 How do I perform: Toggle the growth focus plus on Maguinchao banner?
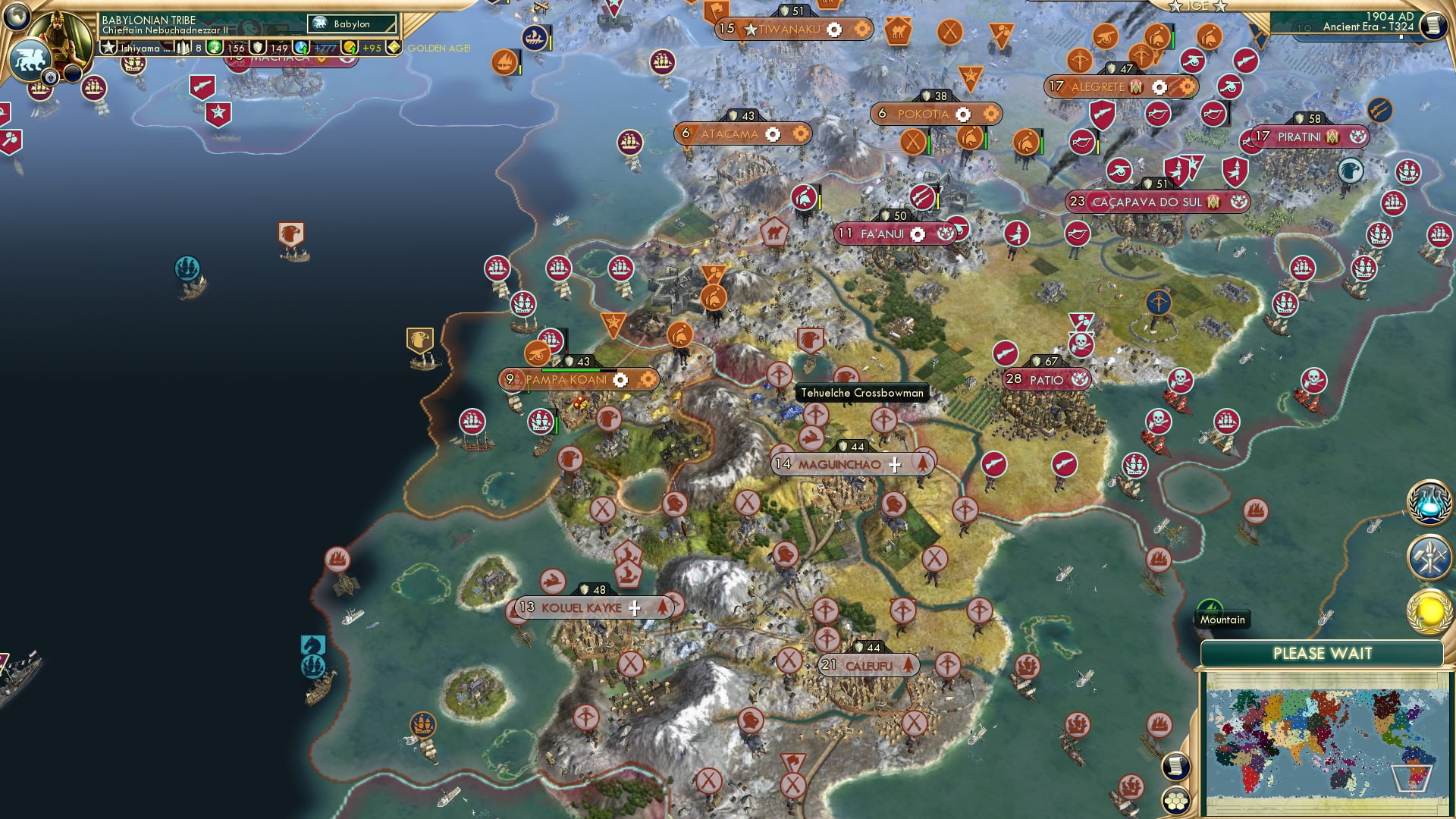point(896,463)
